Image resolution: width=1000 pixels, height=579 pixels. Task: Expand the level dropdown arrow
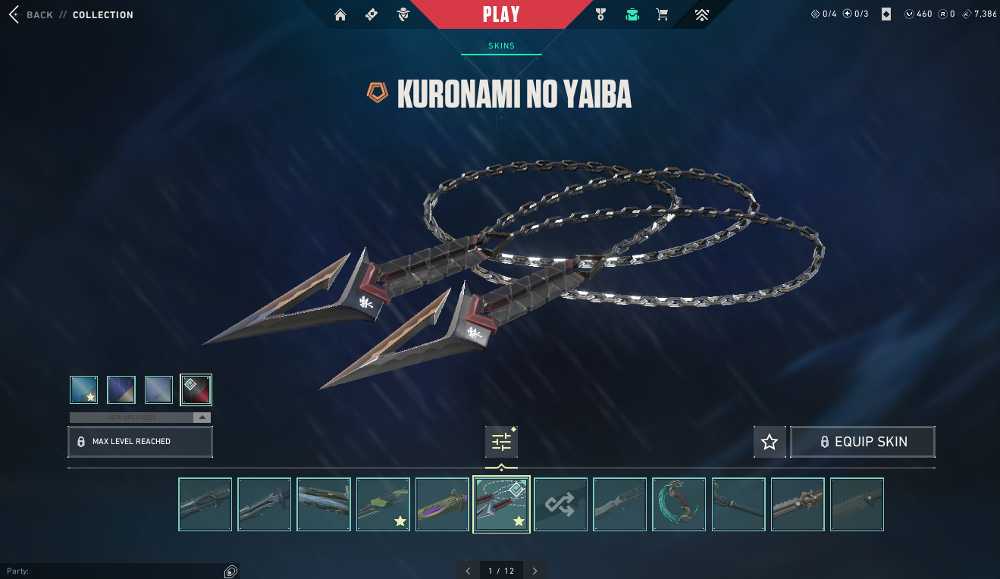click(202, 417)
